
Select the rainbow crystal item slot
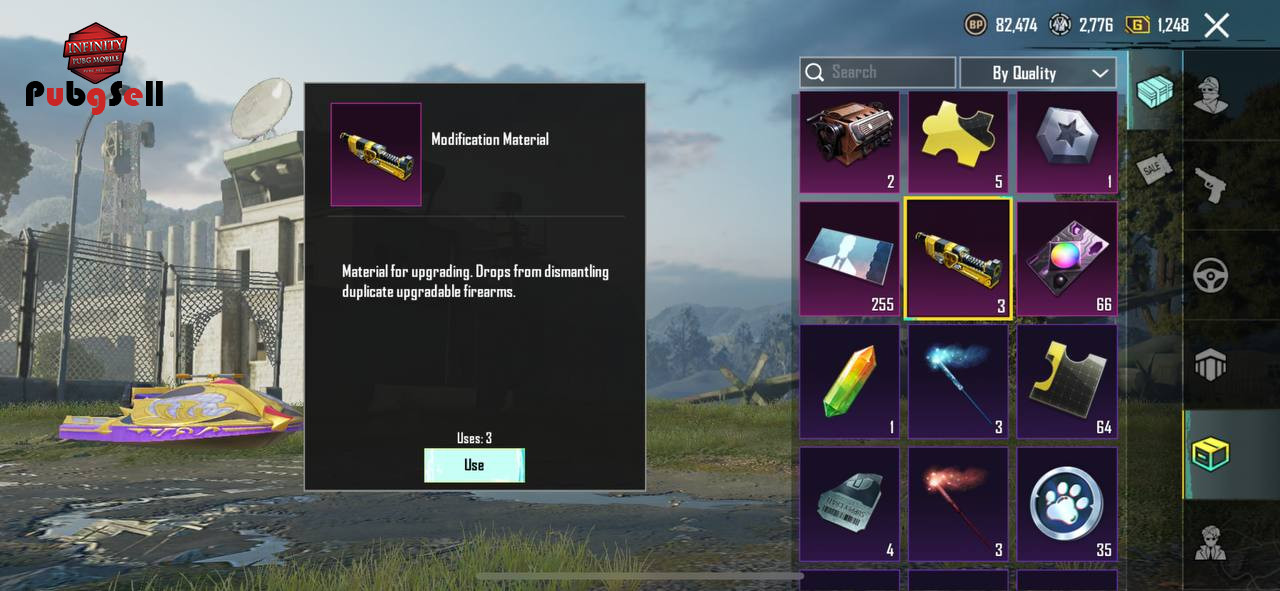(x=849, y=381)
